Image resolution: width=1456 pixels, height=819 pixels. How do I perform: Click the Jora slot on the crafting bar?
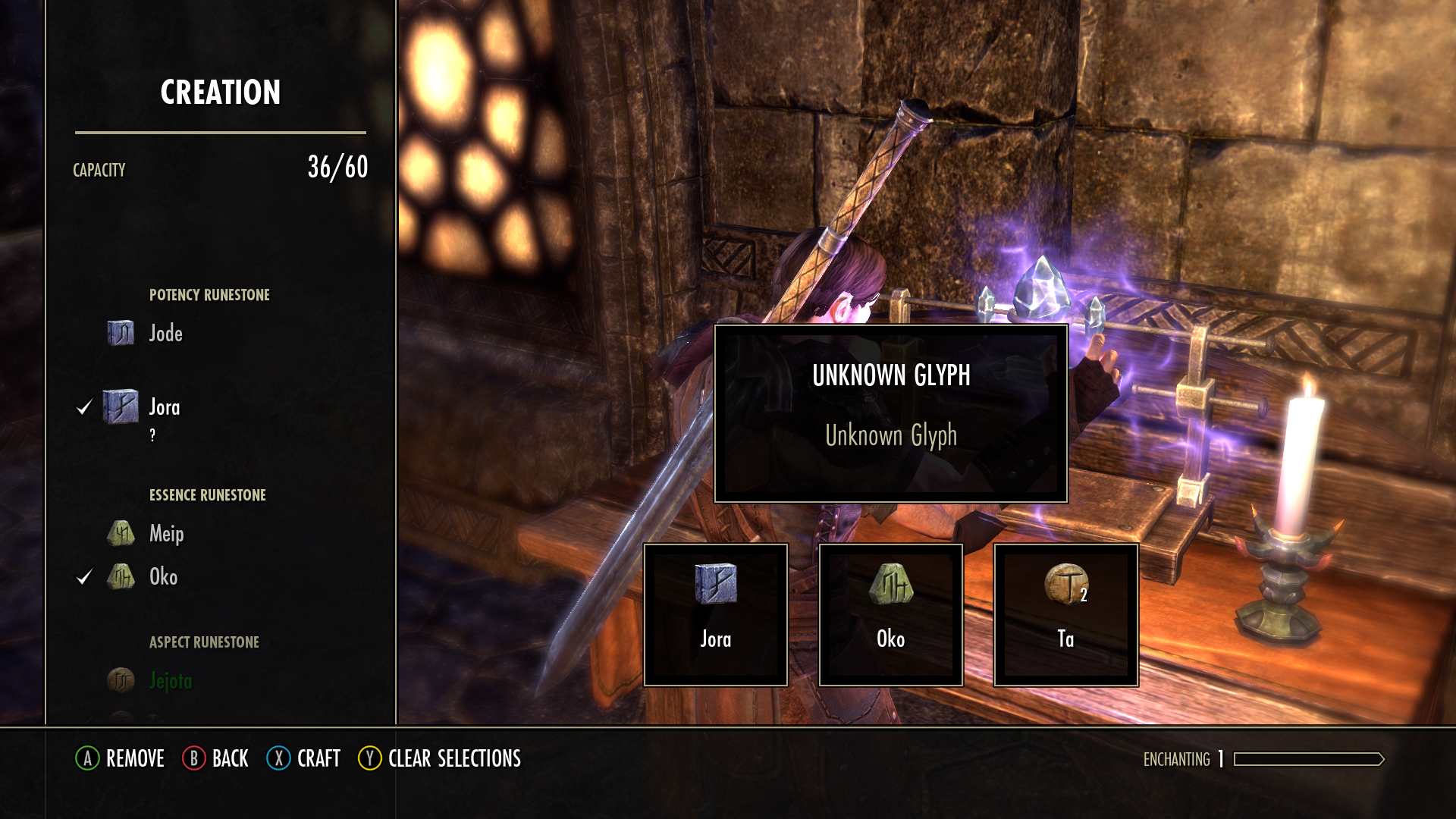tap(715, 614)
